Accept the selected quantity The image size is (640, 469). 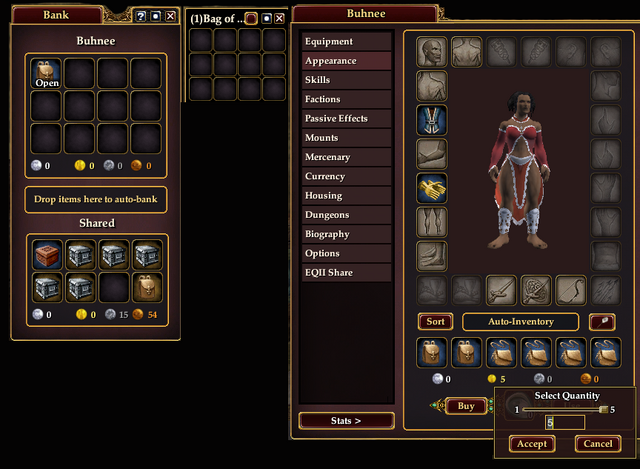tap(531, 444)
